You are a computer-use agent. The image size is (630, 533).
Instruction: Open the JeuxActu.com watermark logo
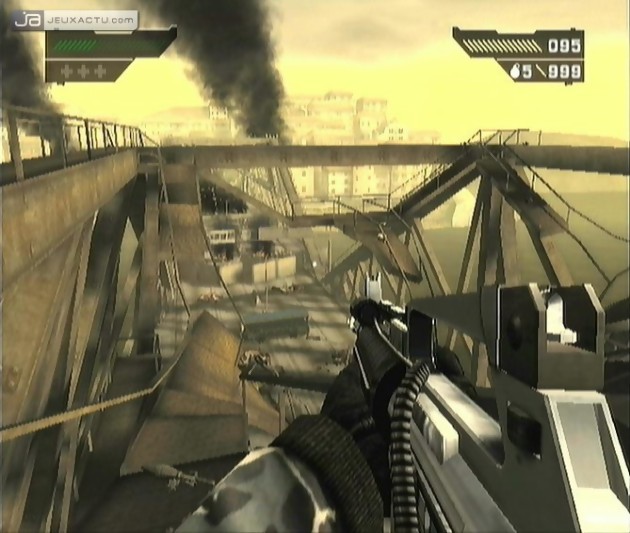tap(79, 18)
